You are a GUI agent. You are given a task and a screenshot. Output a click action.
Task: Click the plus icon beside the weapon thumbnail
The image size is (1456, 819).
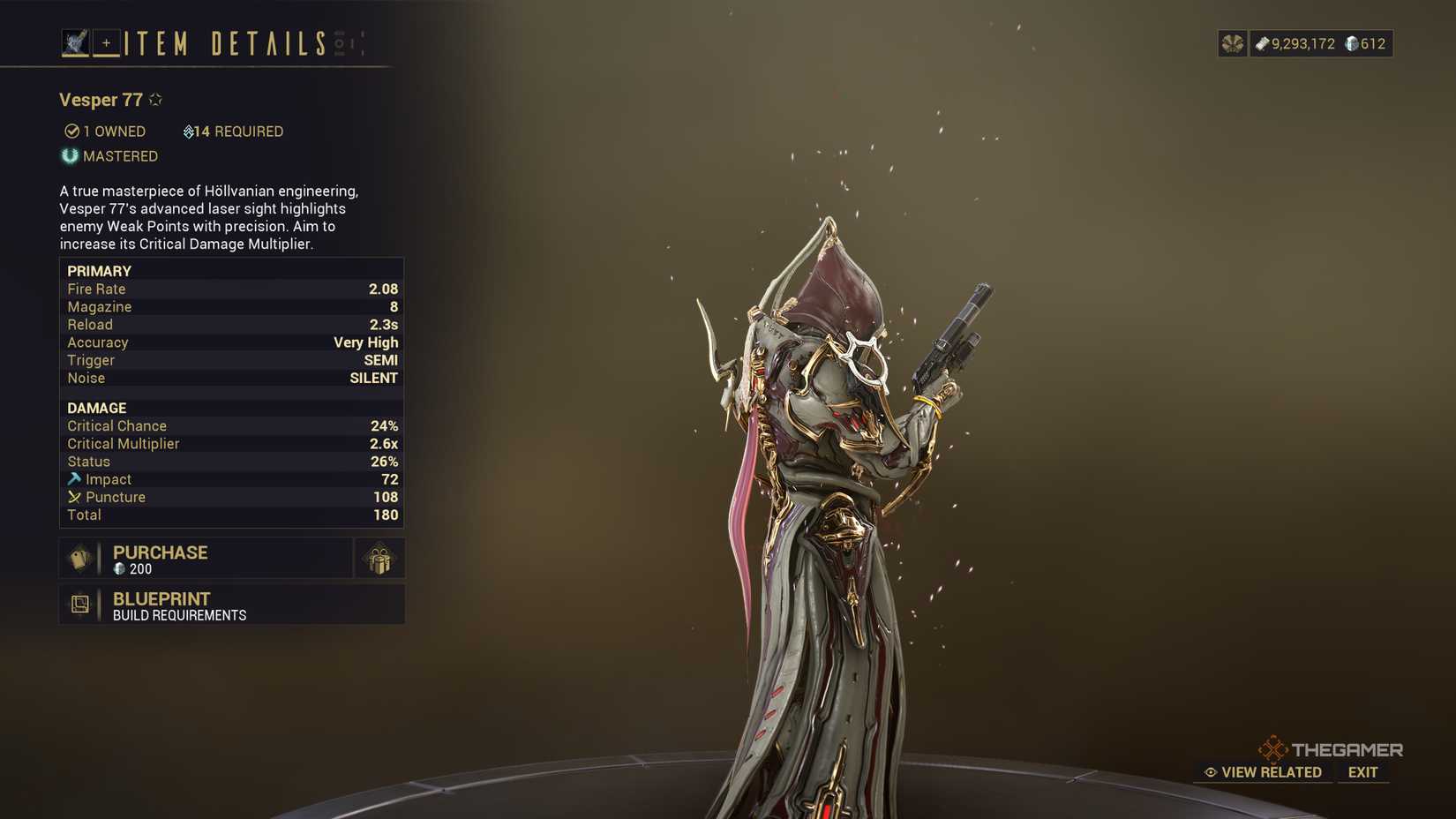coord(106,41)
